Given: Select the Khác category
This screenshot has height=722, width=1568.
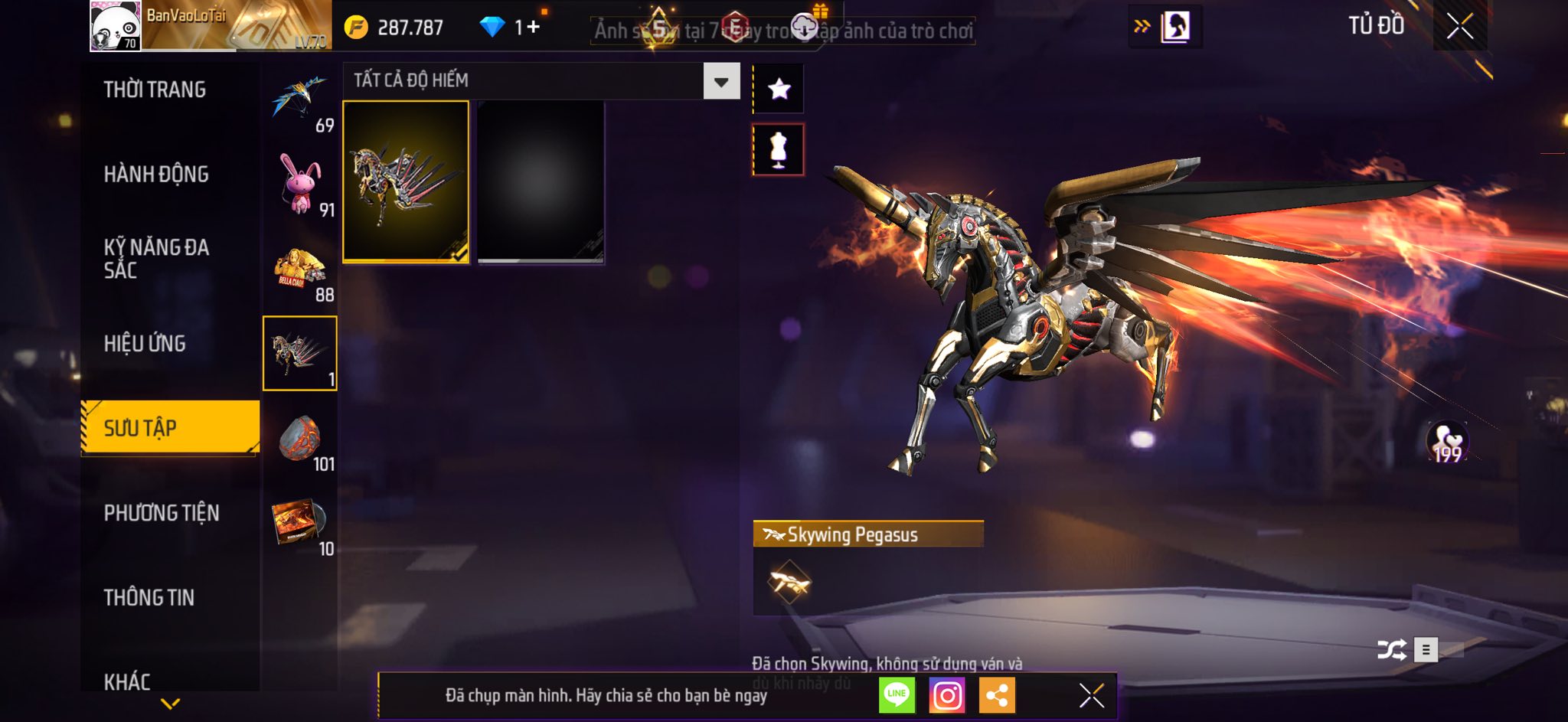Looking at the screenshot, I should coord(127,681).
